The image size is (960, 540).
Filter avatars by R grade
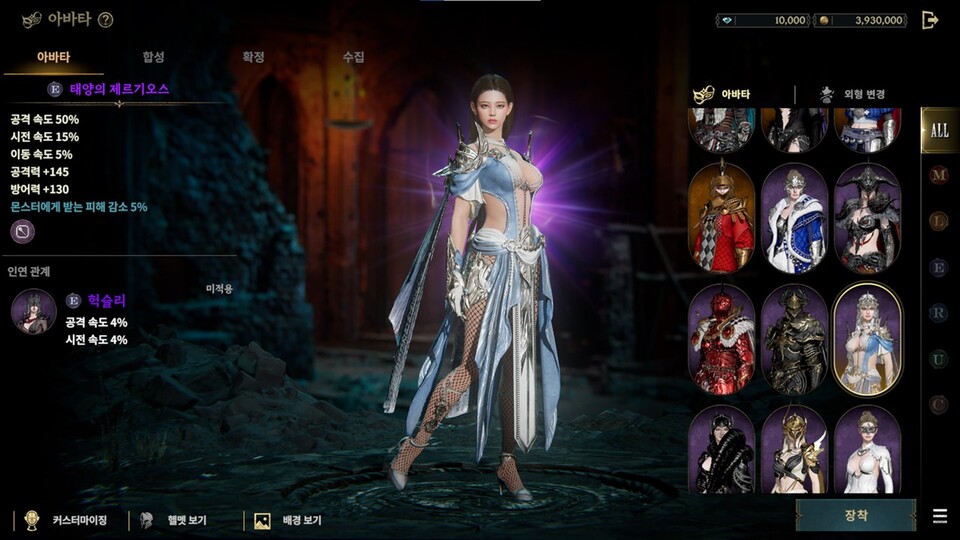coord(938,313)
